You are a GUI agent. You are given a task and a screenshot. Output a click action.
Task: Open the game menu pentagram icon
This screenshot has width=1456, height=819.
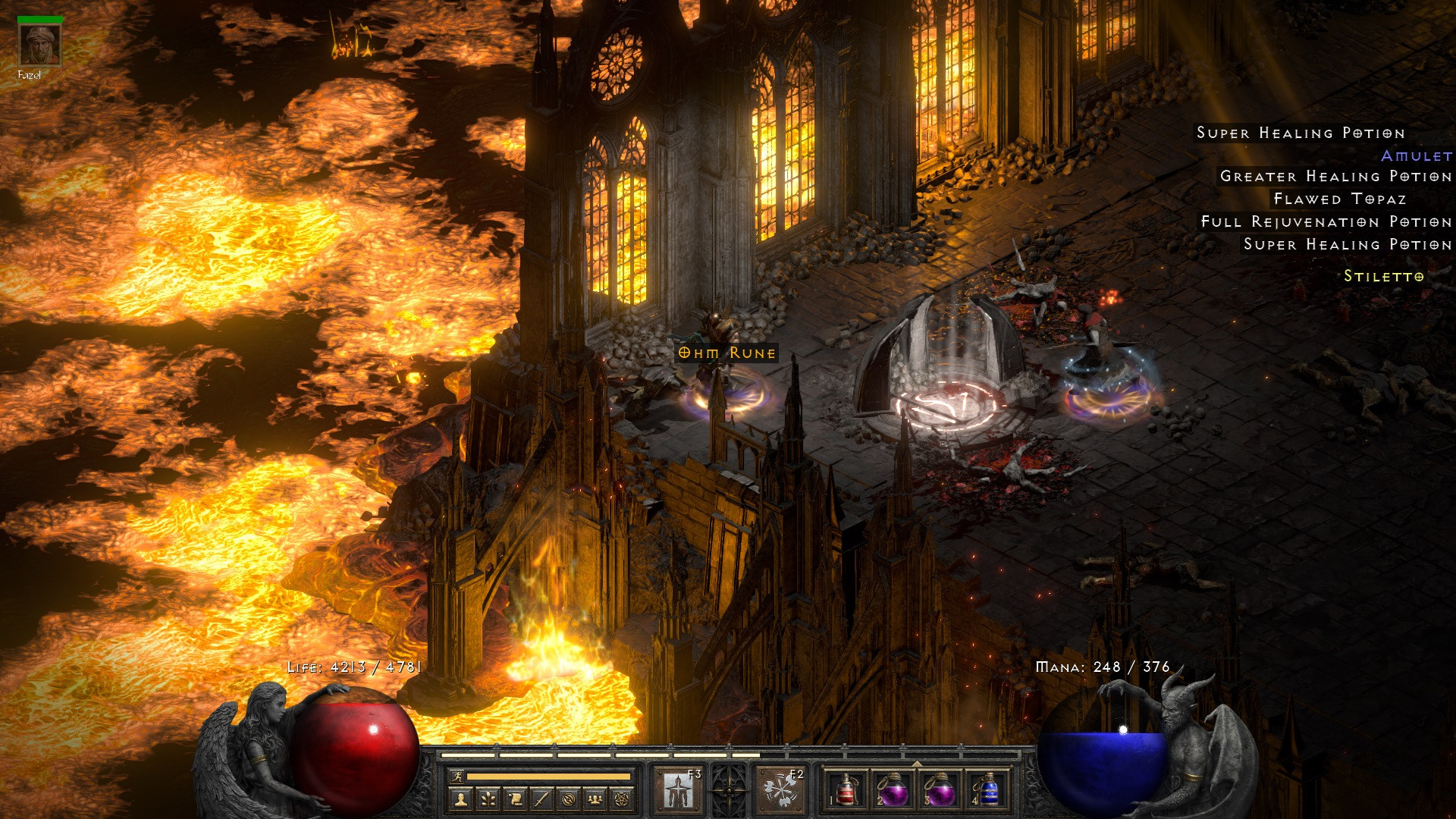(x=623, y=799)
